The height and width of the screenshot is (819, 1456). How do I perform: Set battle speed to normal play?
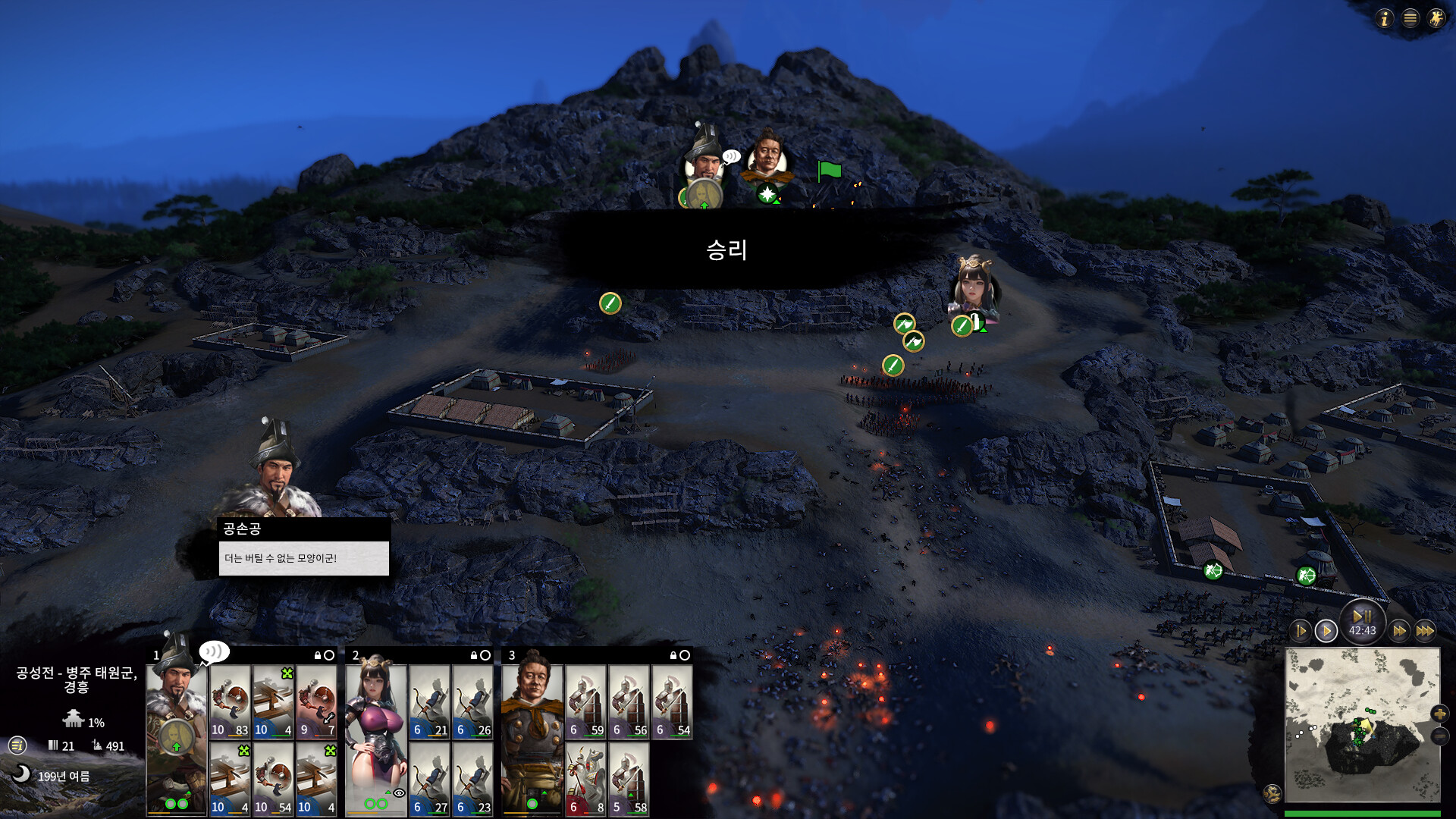coord(1326,631)
